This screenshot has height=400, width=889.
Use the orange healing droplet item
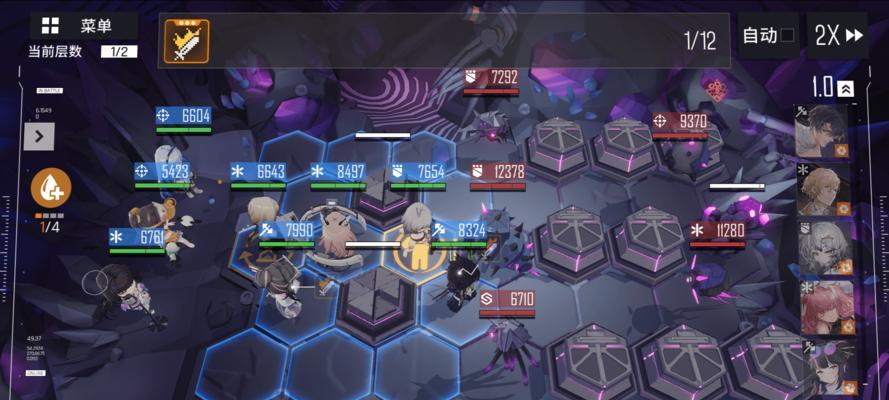click(50, 188)
